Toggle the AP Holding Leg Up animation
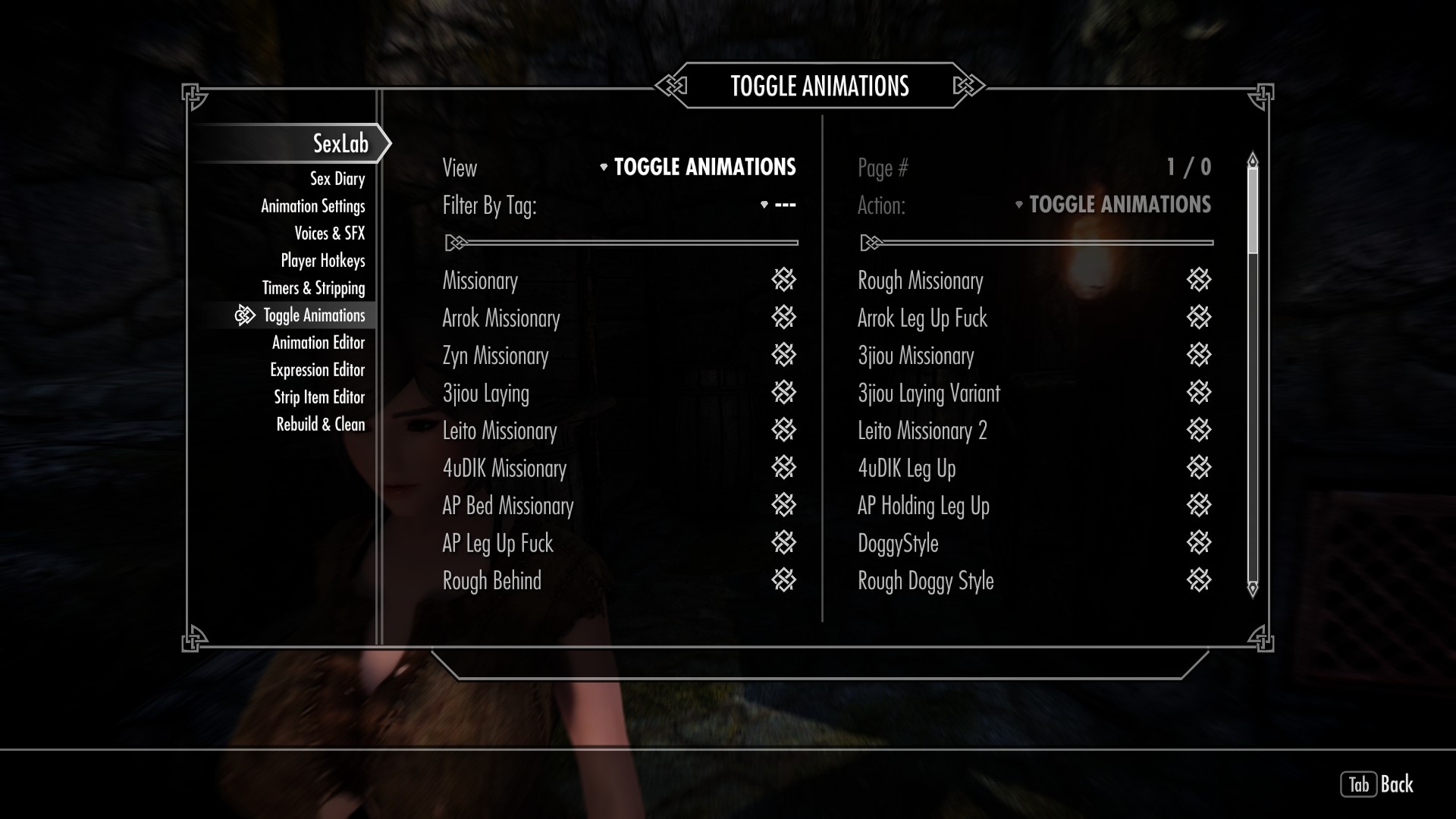 click(x=1198, y=505)
